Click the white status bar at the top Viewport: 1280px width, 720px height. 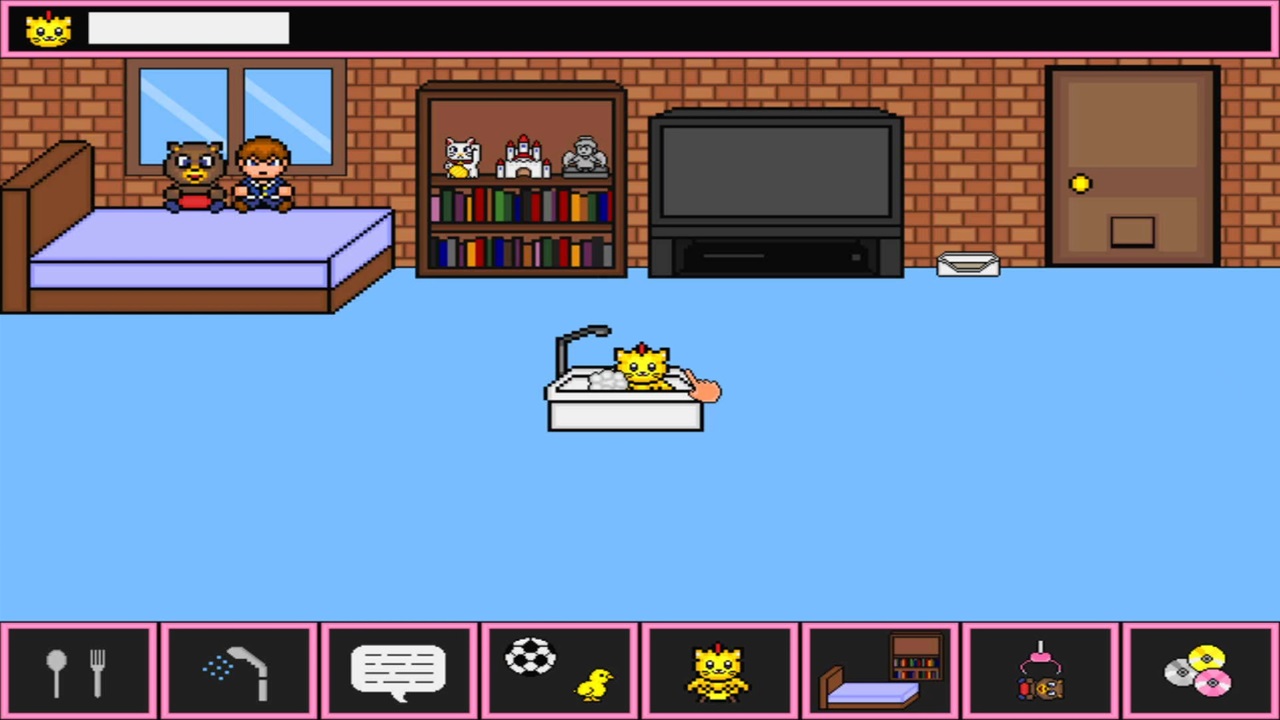click(188, 28)
